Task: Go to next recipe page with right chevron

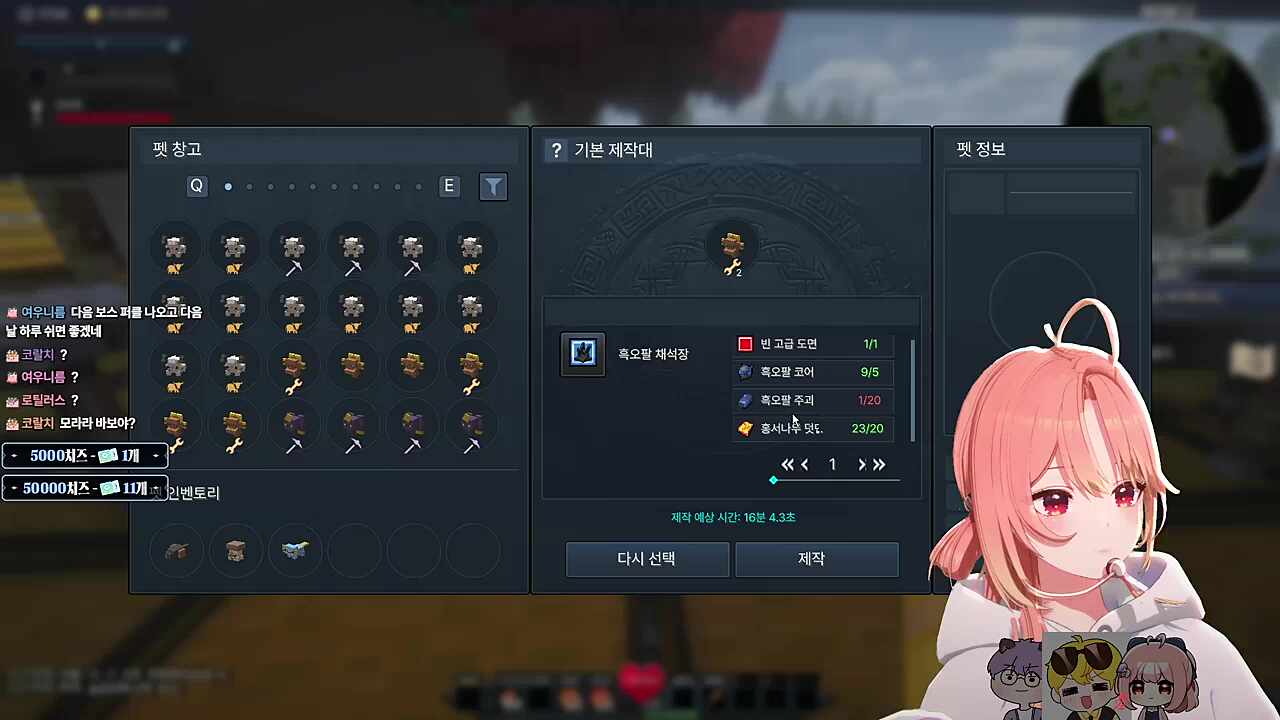Action: coord(861,464)
